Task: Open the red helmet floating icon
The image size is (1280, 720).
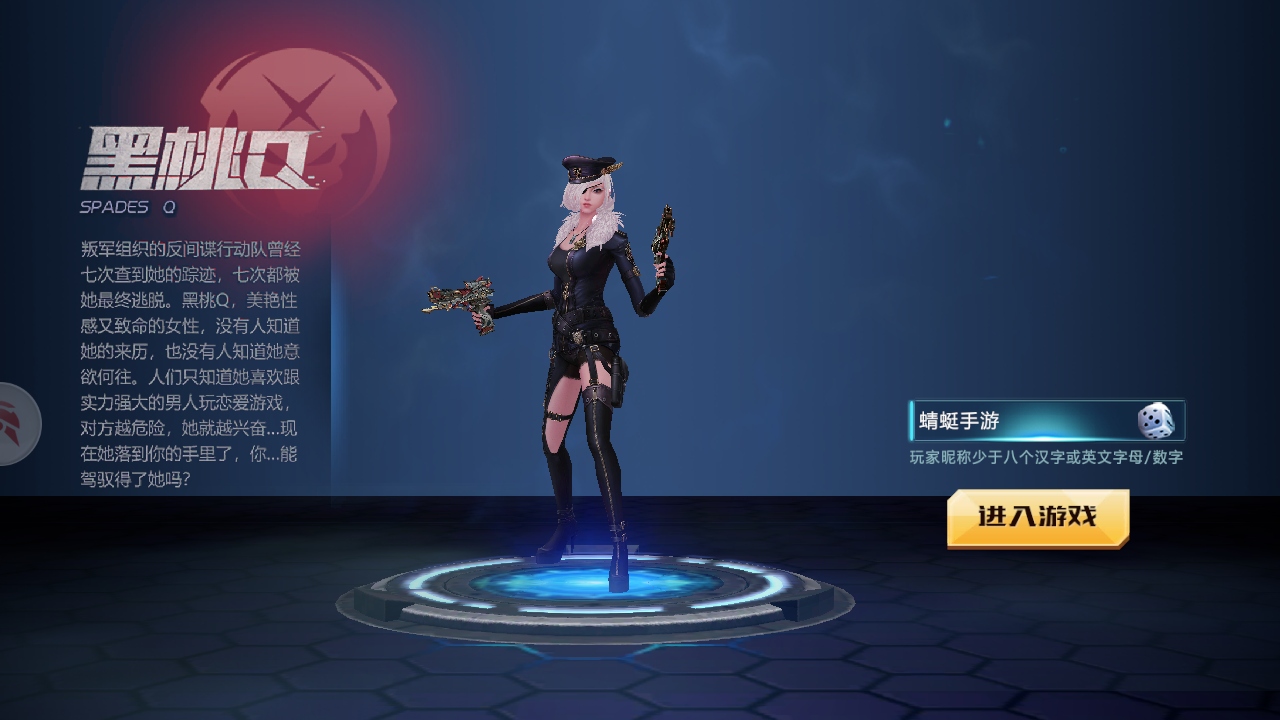Action: coord(18,423)
